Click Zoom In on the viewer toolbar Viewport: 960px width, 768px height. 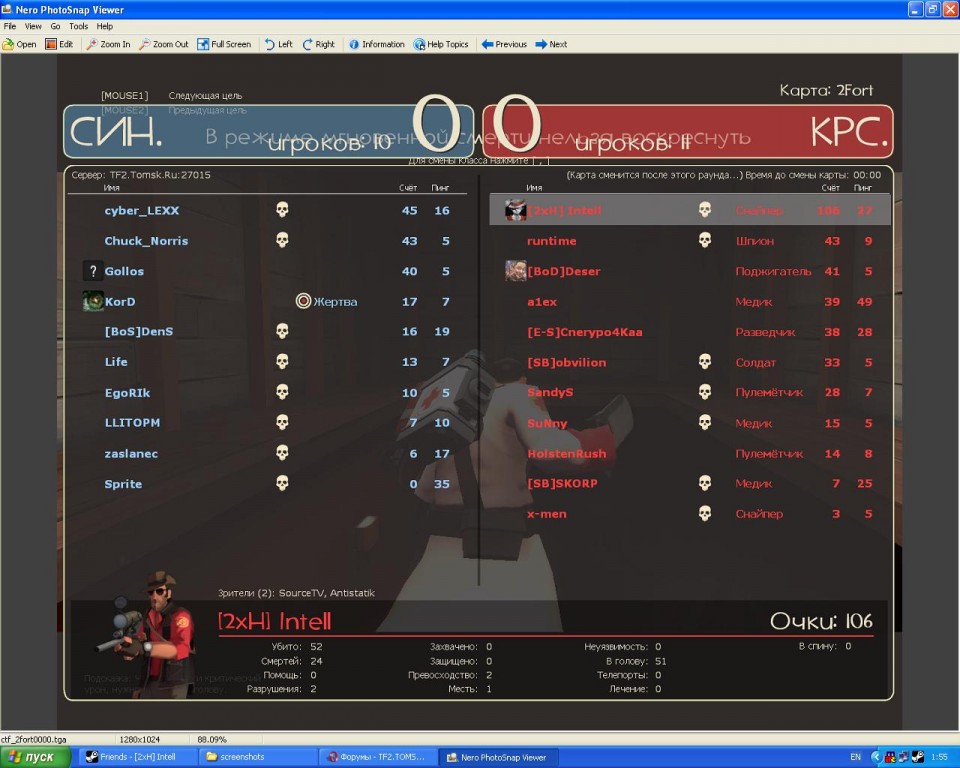coord(108,44)
